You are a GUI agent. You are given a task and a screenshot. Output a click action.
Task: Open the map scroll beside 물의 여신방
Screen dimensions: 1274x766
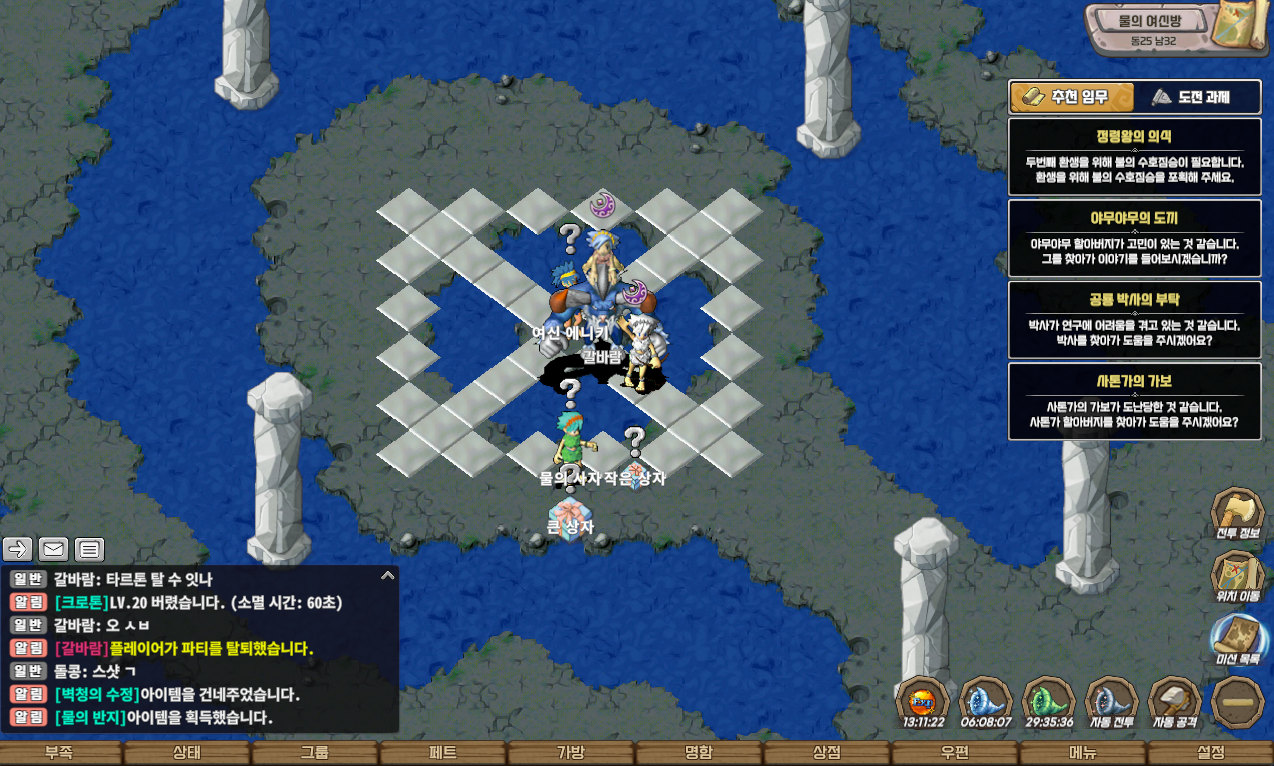(1238, 26)
